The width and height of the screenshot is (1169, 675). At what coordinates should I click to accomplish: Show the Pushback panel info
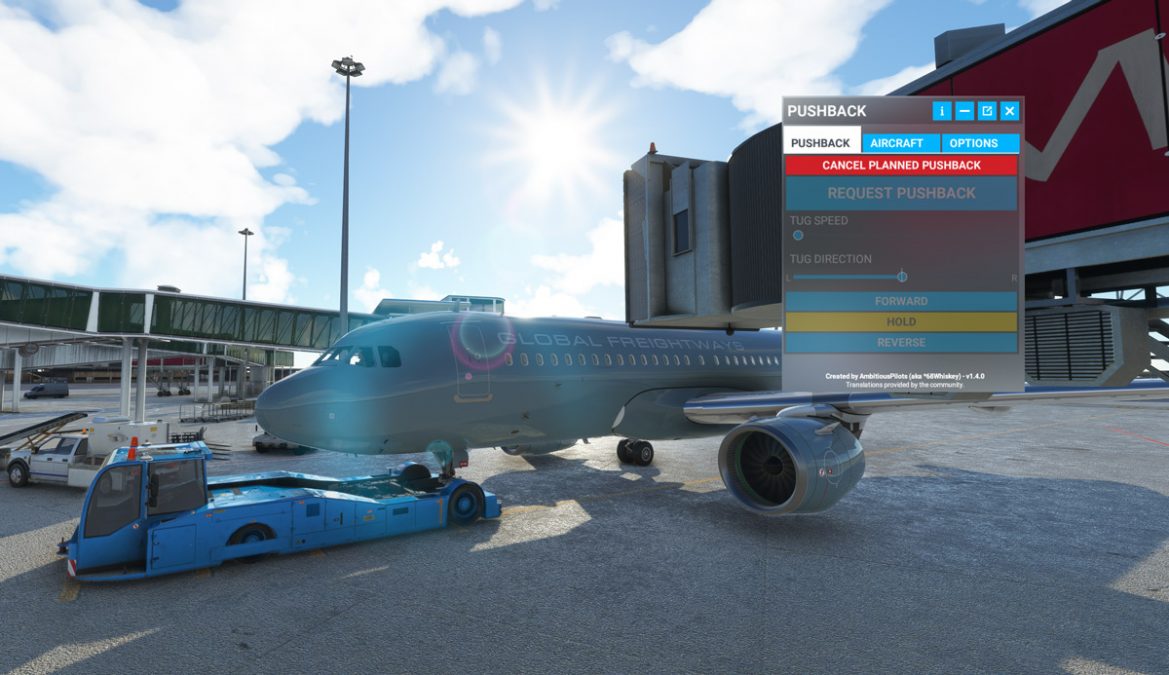coord(941,111)
